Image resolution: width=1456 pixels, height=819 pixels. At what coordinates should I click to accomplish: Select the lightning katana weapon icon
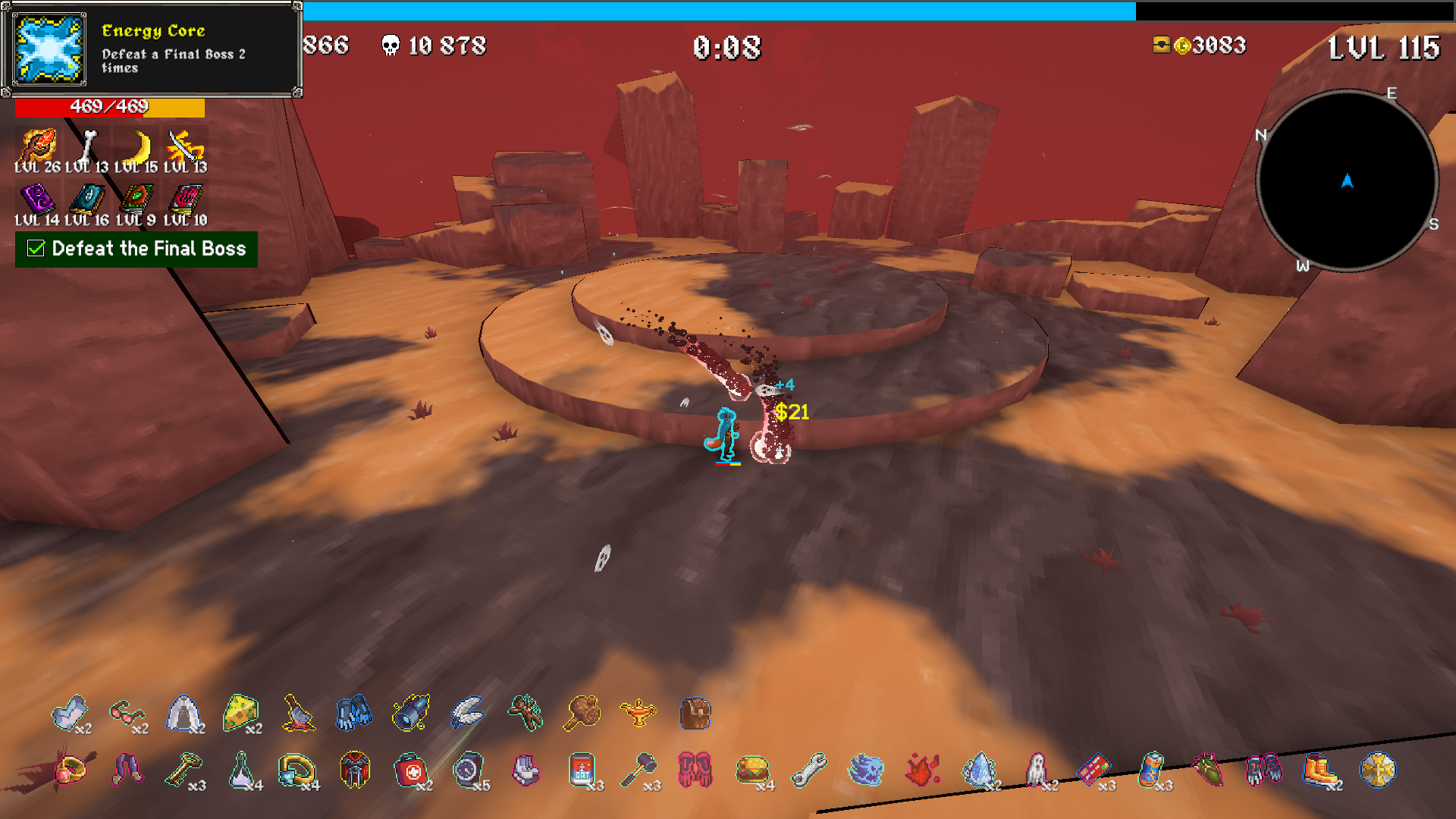click(x=185, y=147)
